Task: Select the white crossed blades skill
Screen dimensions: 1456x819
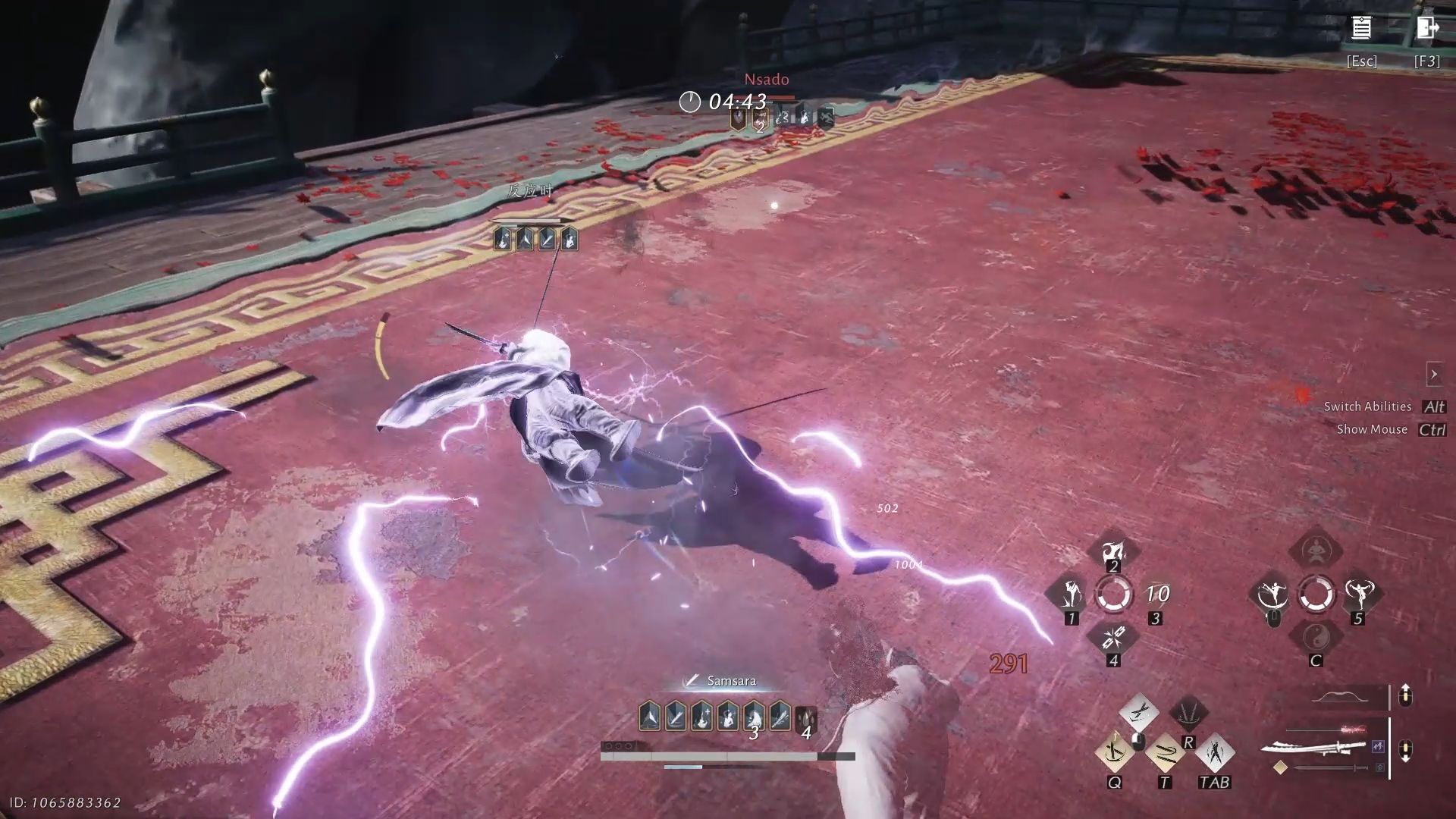Action: point(1138,712)
